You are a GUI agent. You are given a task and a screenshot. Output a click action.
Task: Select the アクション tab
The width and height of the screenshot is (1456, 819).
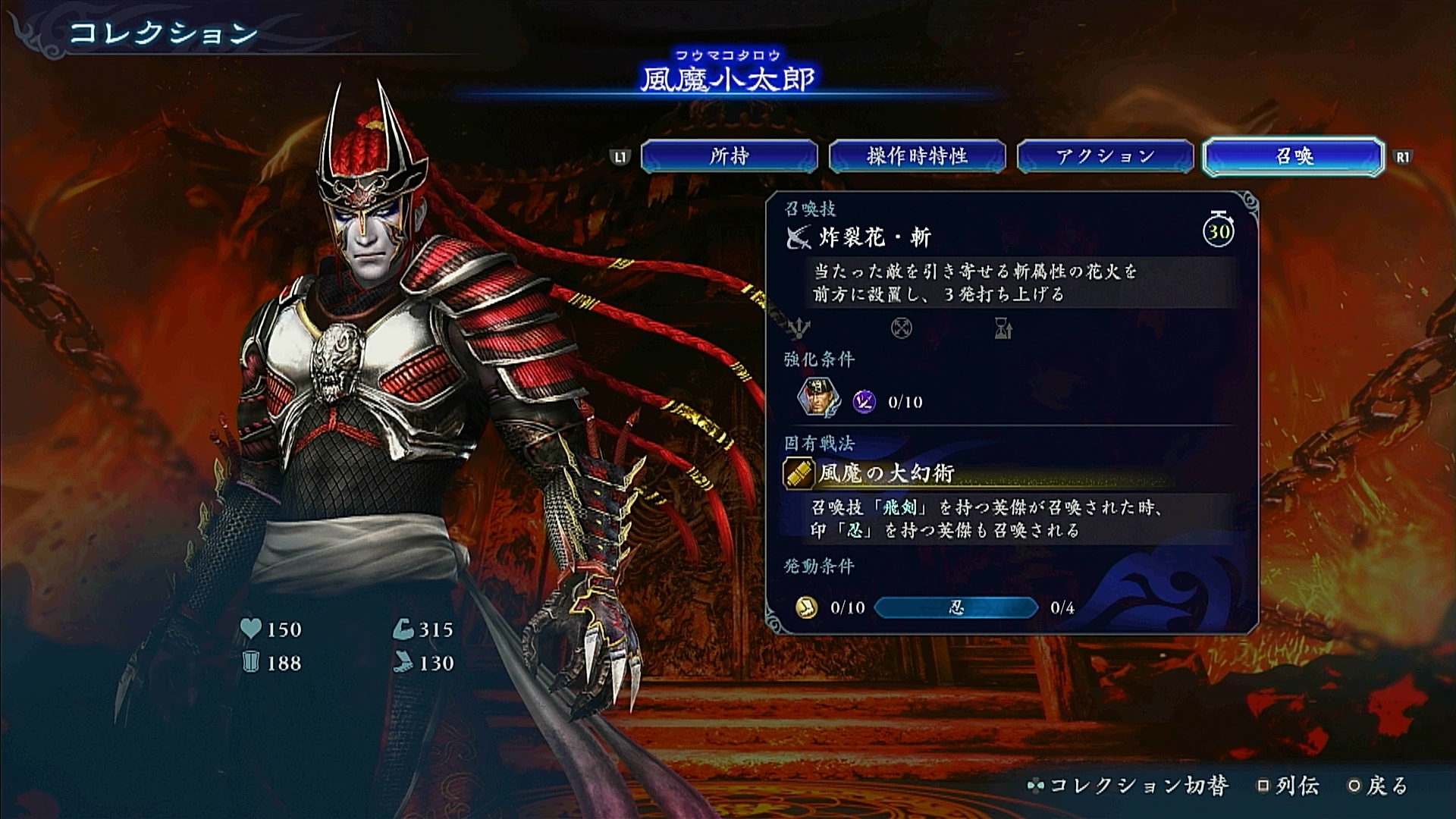point(1105,156)
